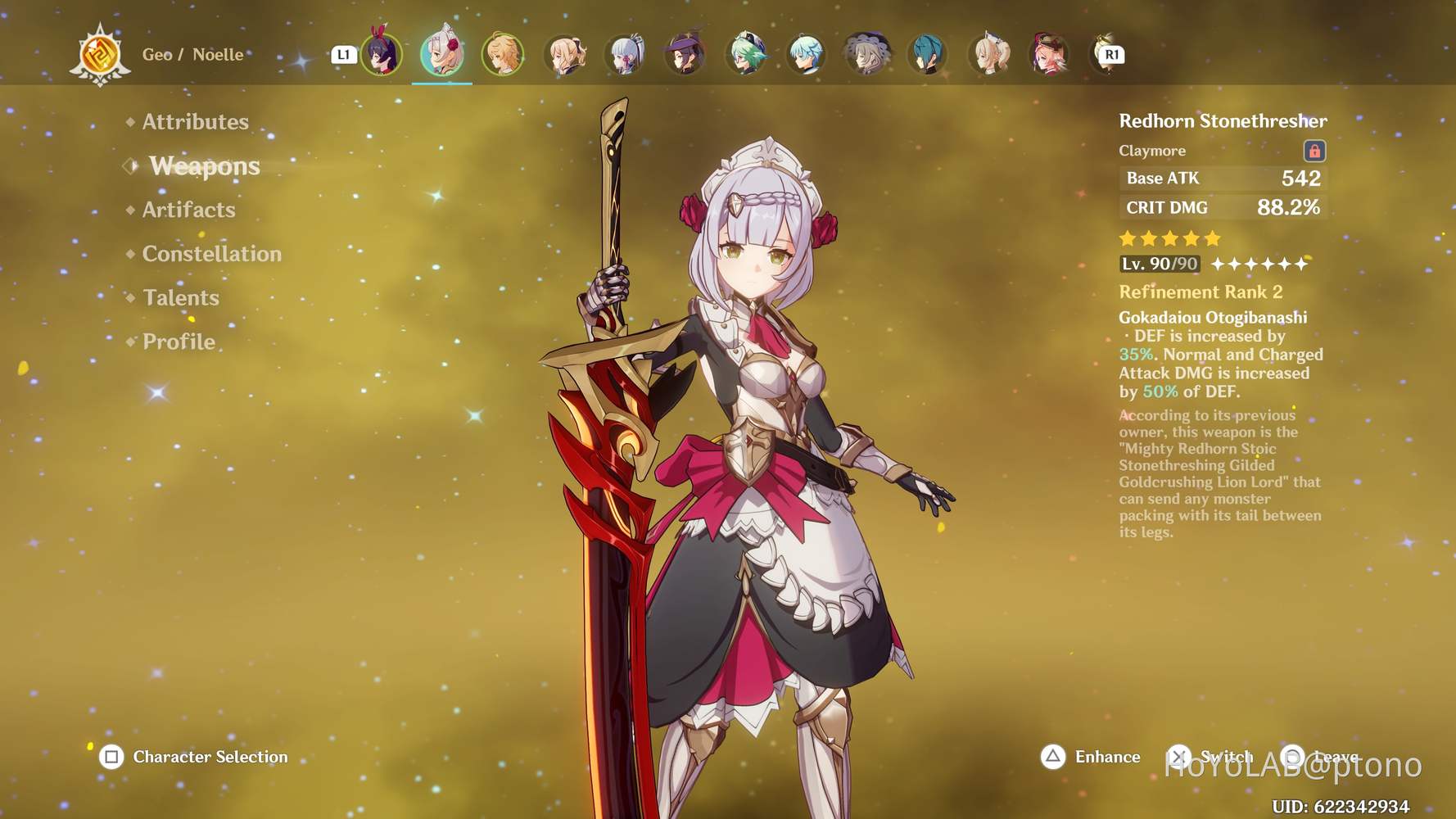Open the Attributes tab

coord(195,121)
